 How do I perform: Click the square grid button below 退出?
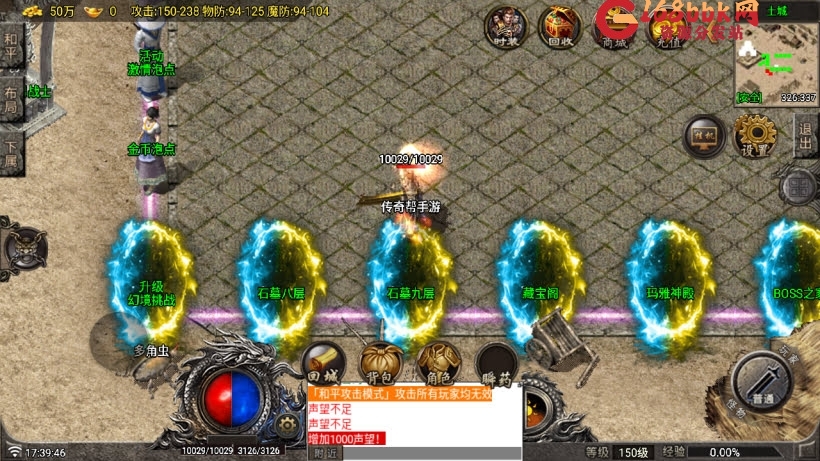click(x=801, y=186)
